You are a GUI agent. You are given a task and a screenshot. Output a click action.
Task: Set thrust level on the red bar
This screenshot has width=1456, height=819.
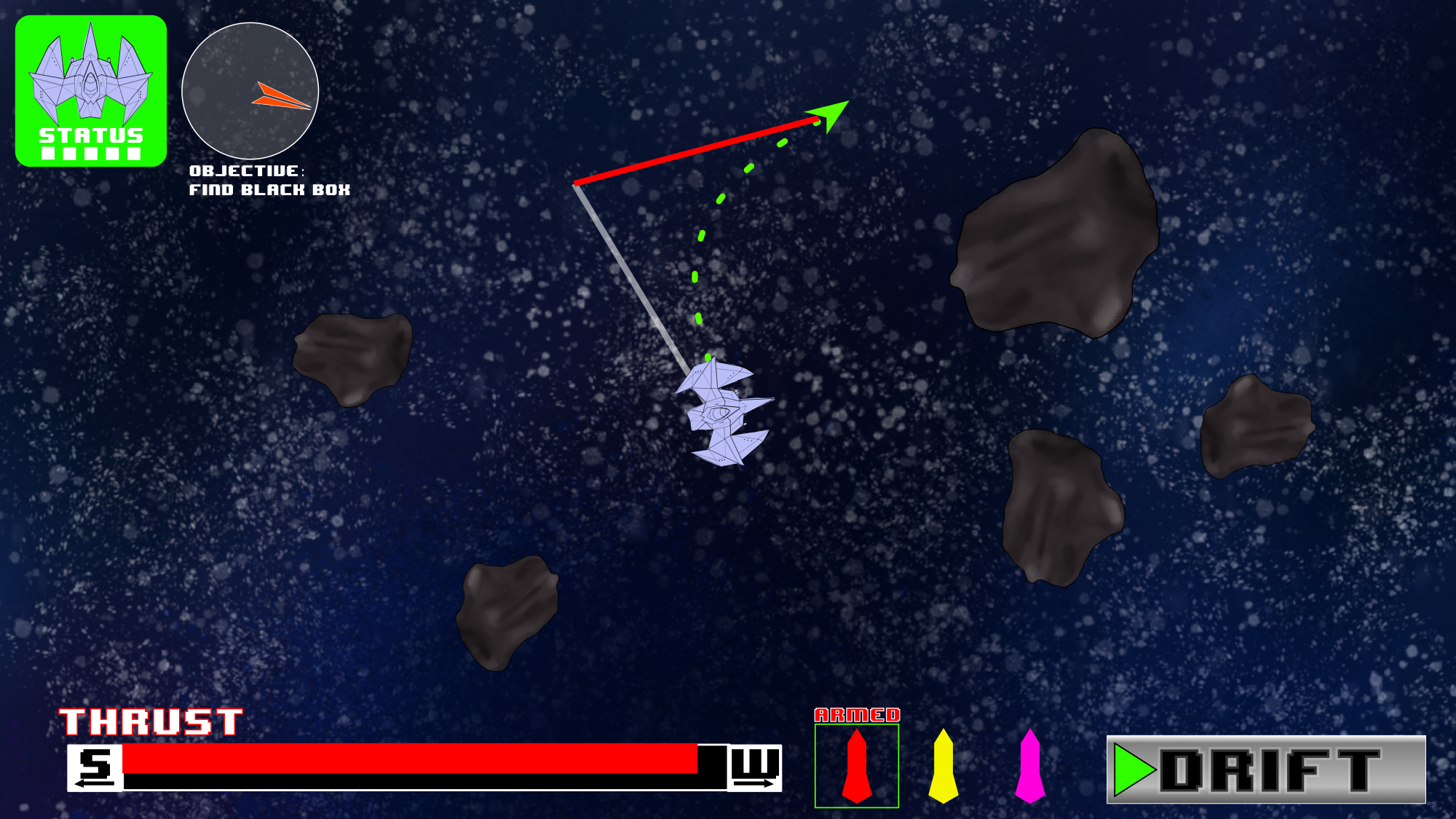tap(410, 759)
